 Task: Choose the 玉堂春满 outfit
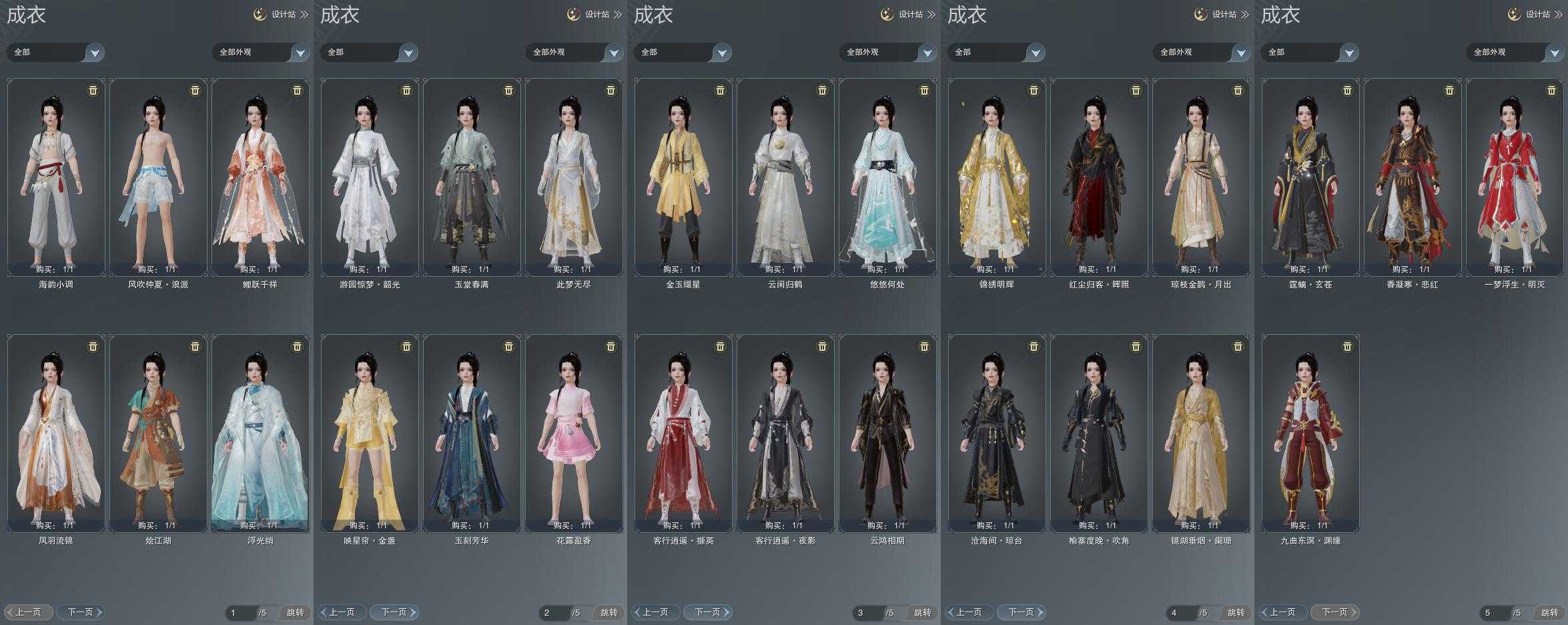pos(472,177)
